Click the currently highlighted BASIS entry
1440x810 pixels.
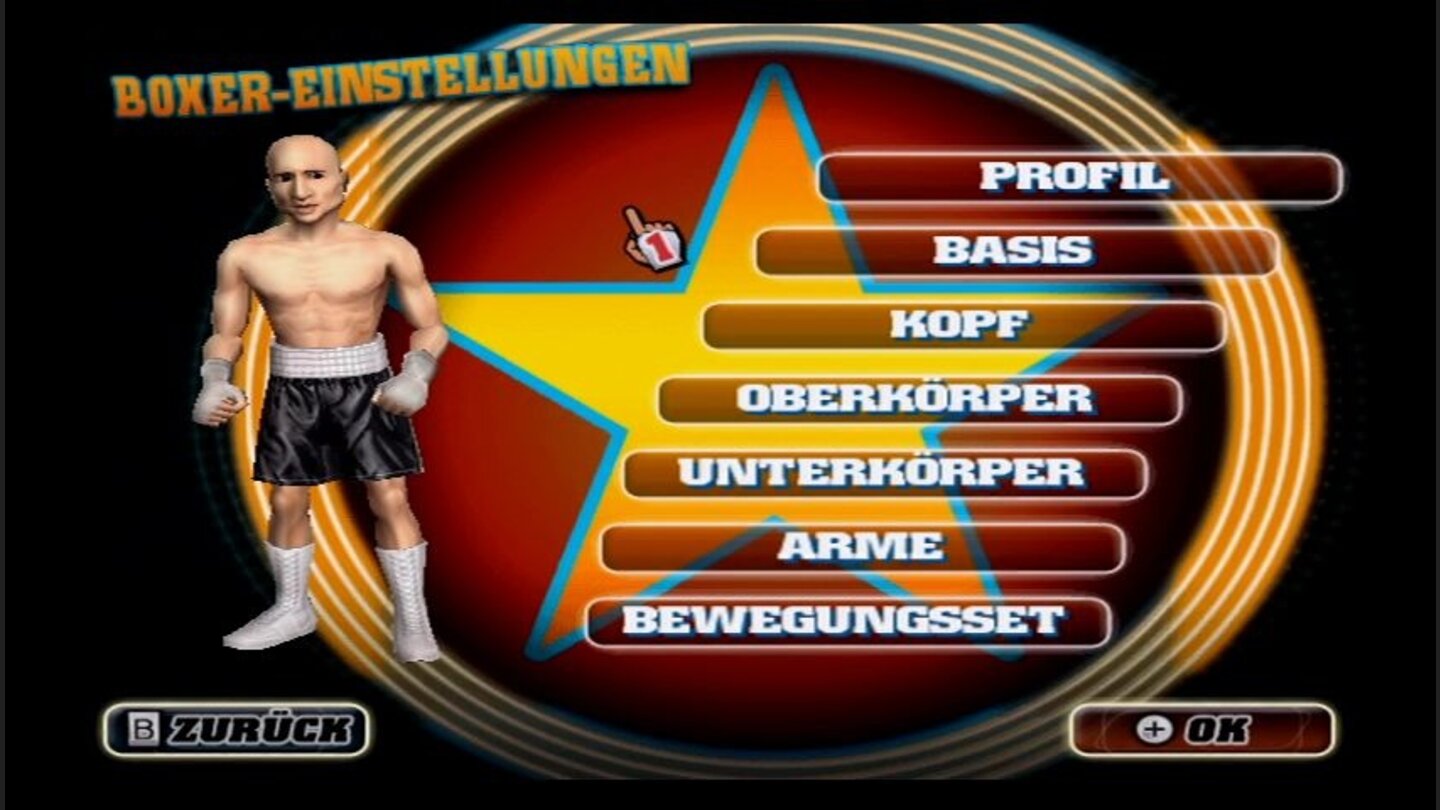click(x=1020, y=250)
